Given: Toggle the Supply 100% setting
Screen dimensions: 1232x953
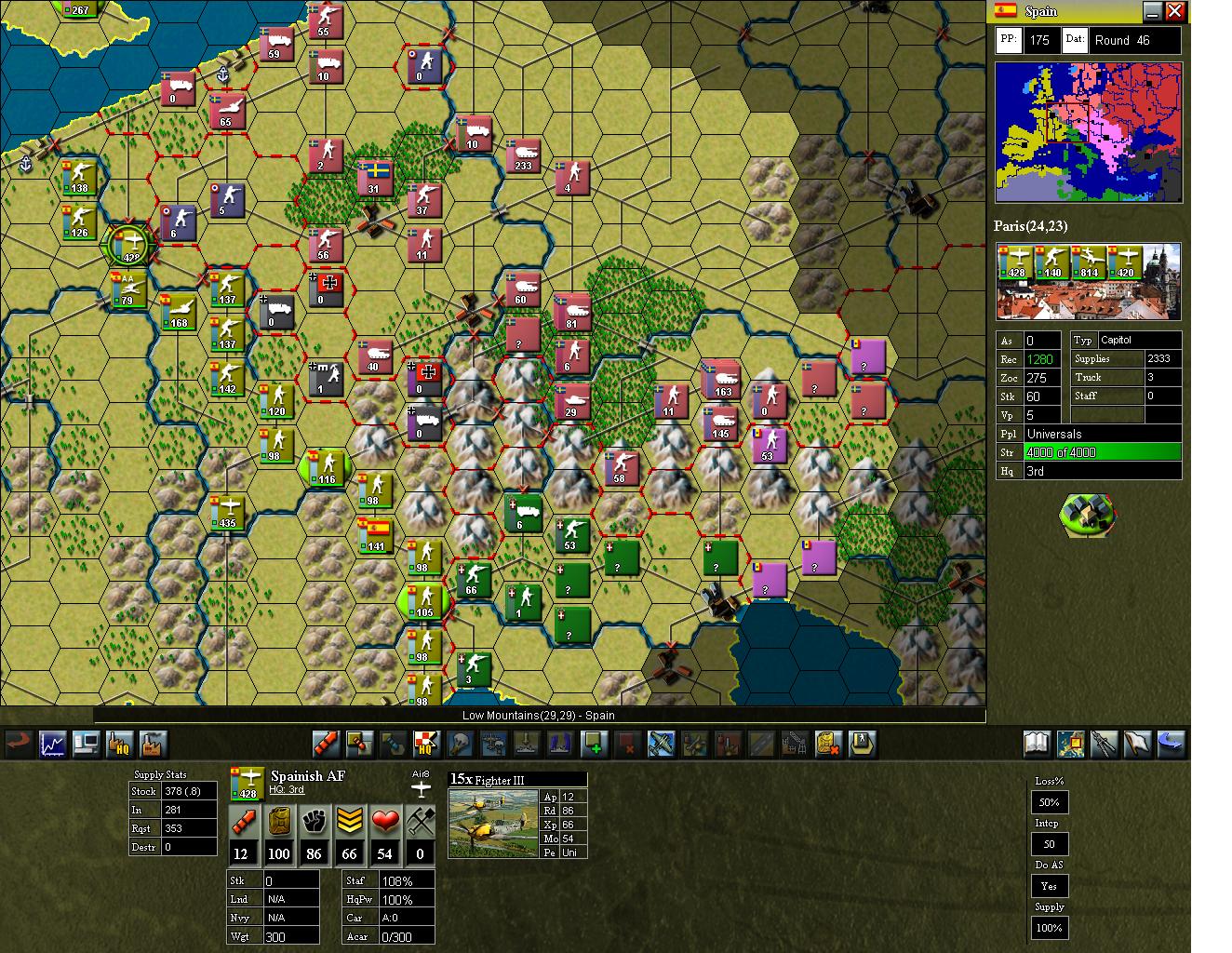Looking at the screenshot, I should pyautogui.click(x=1049, y=928).
